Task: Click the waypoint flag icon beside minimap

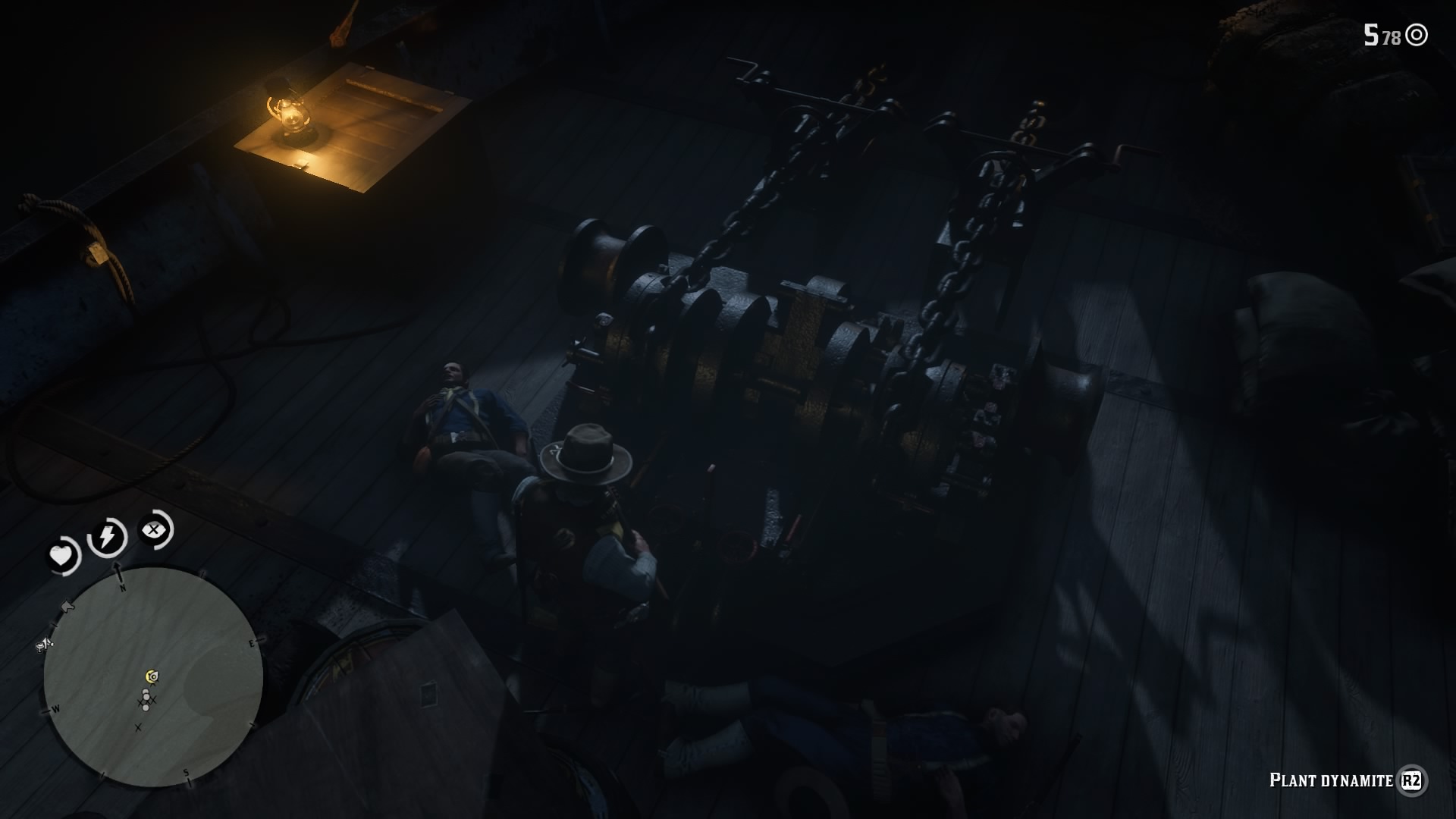Action: [67, 607]
